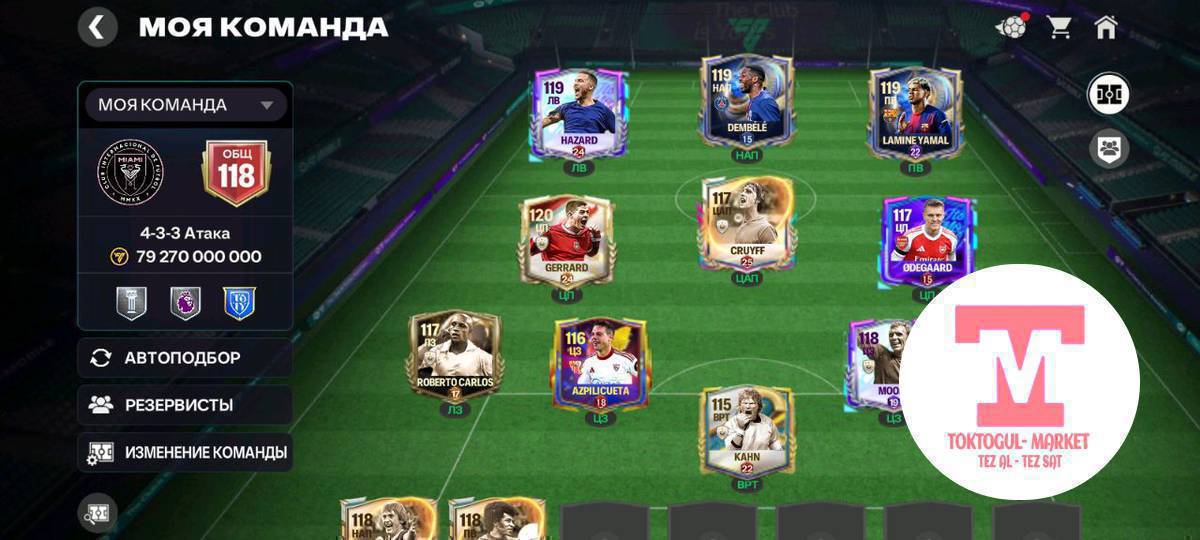Go back using the arrow button

(97, 27)
